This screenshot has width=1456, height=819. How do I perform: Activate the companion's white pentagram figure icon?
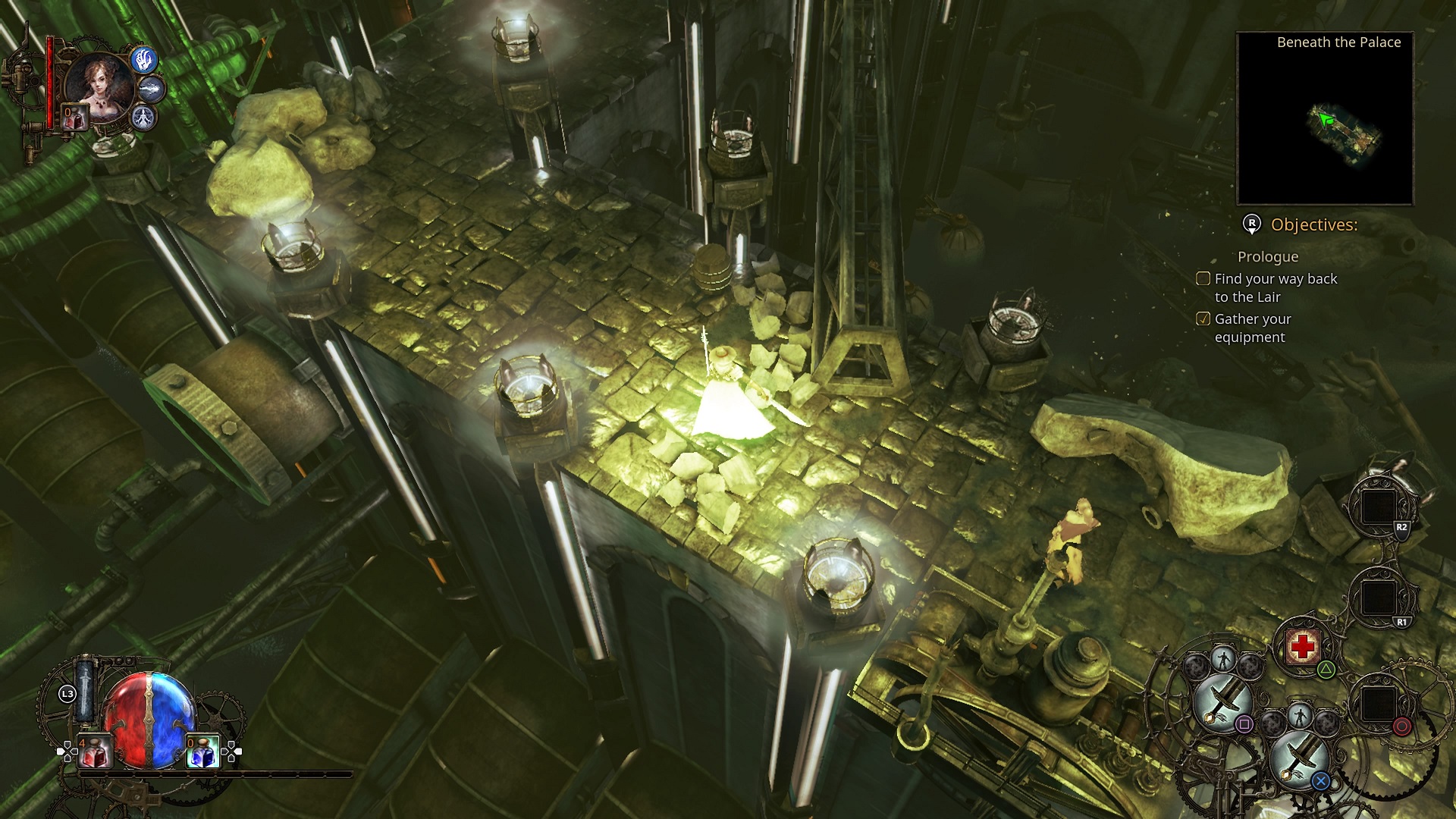tap(144, 117)
